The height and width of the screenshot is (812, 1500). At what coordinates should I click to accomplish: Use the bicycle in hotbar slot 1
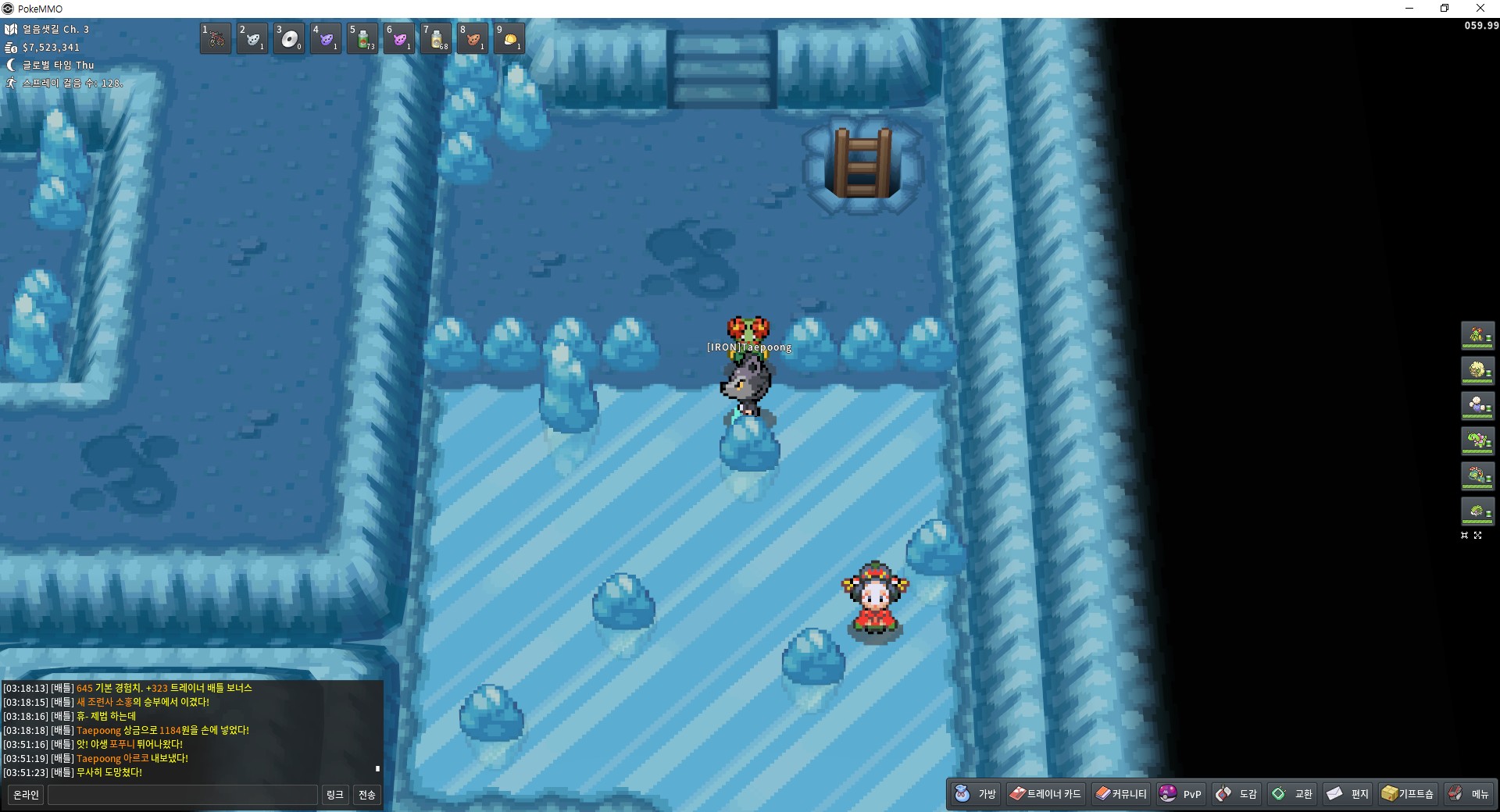pos(216,38)
